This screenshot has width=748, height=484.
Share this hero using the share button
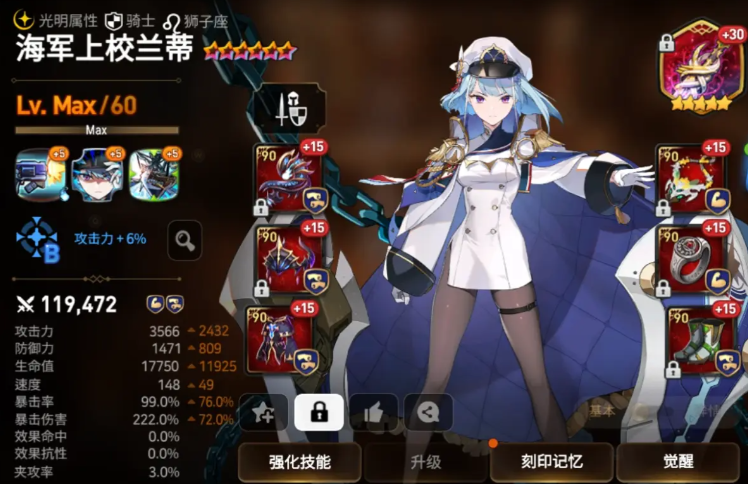(x=428, y=412)
